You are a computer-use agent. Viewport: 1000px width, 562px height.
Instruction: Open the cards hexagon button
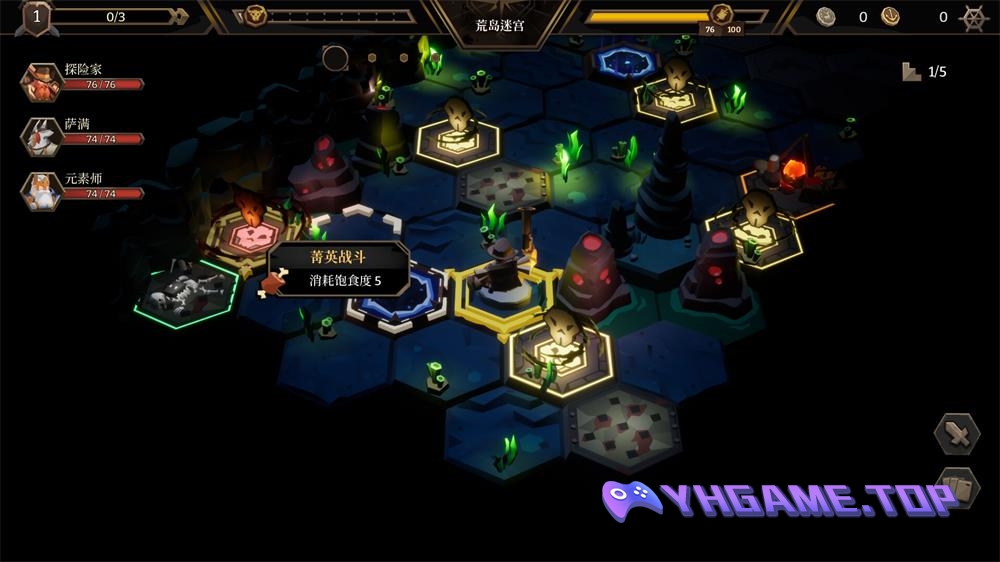[x=957, y=488]
